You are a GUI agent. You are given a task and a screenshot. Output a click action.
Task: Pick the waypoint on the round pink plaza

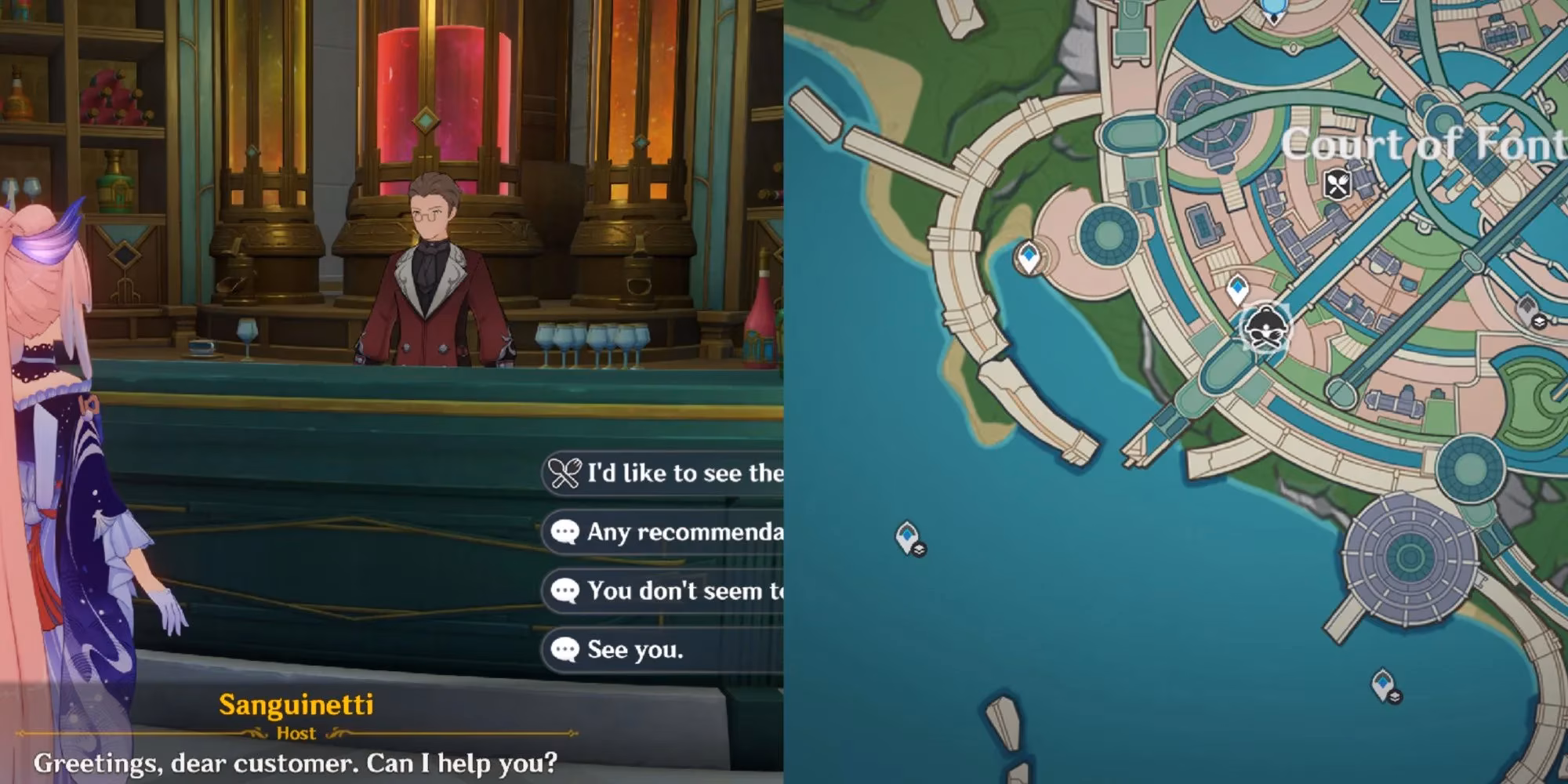(1028, 257)
